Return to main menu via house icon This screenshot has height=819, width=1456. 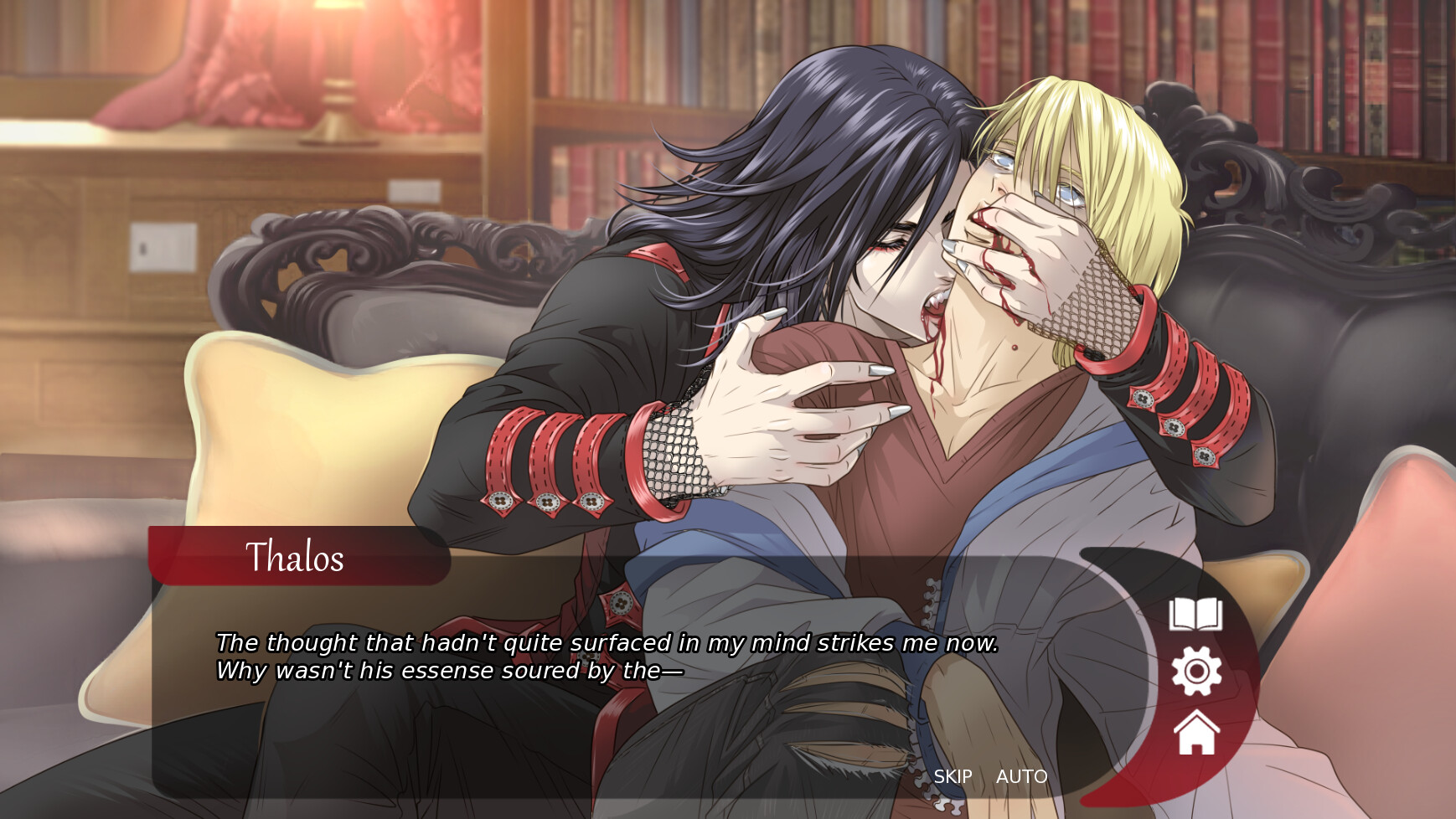tap(1196, 733)
